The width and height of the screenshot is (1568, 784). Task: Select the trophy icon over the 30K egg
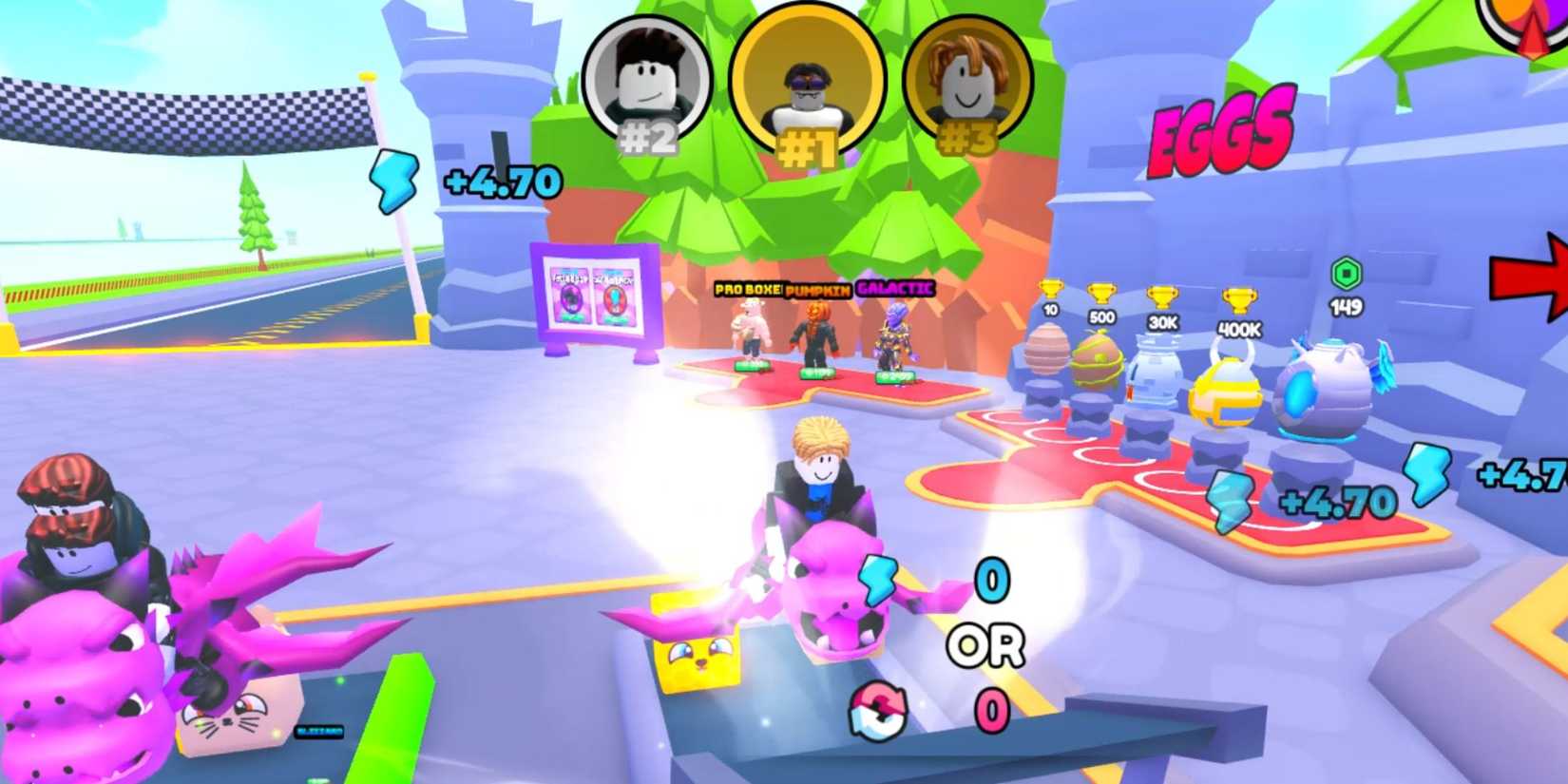coord(1164,298)
